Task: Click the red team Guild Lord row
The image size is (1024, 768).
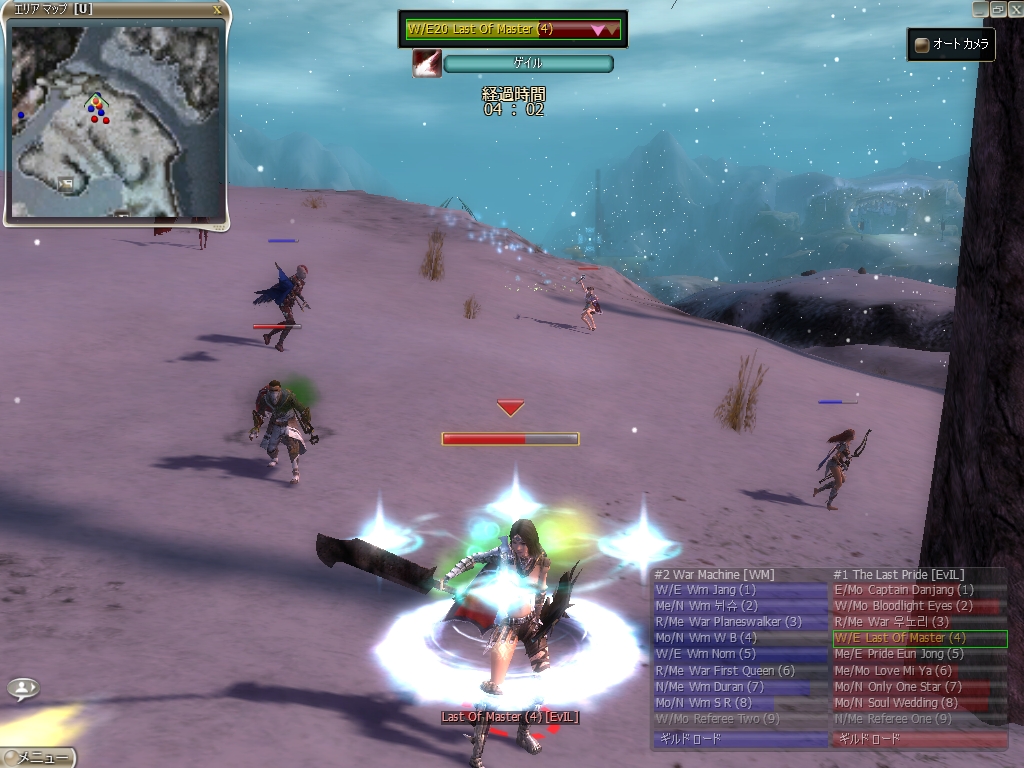Action: pos(918,740)
